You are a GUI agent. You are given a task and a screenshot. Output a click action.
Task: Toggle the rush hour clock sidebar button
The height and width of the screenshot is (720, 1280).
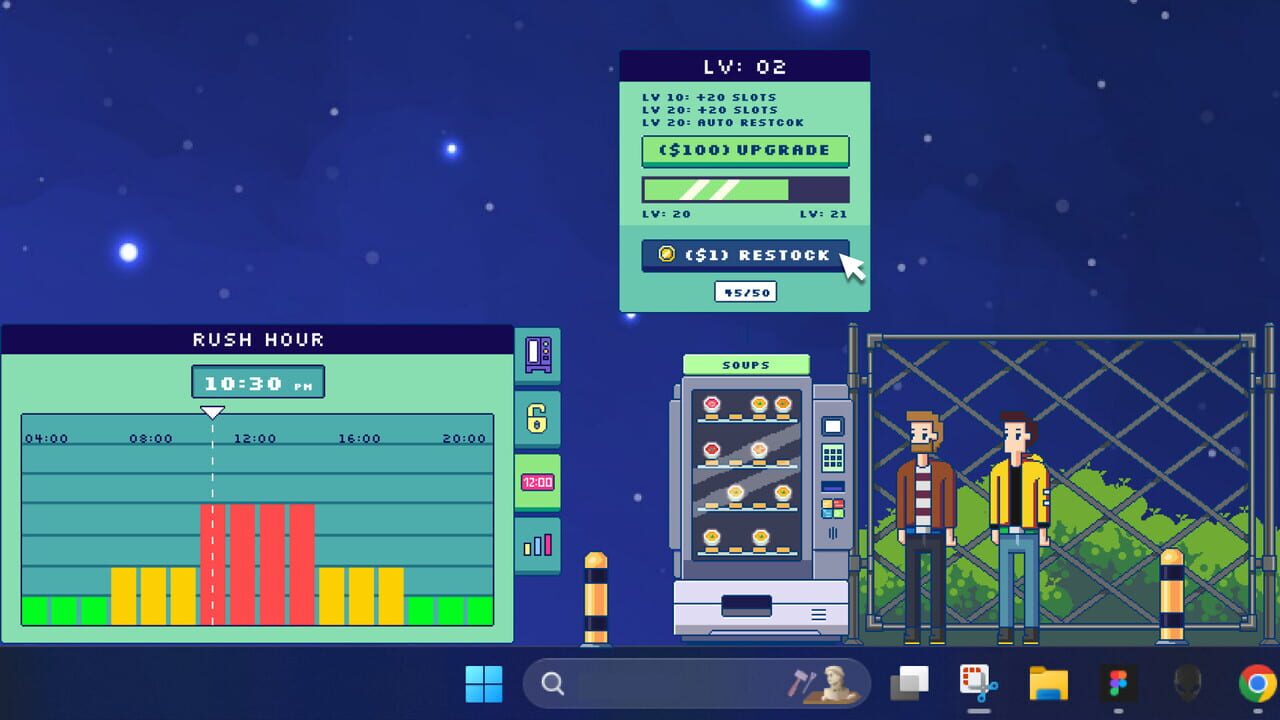(538, 482)
